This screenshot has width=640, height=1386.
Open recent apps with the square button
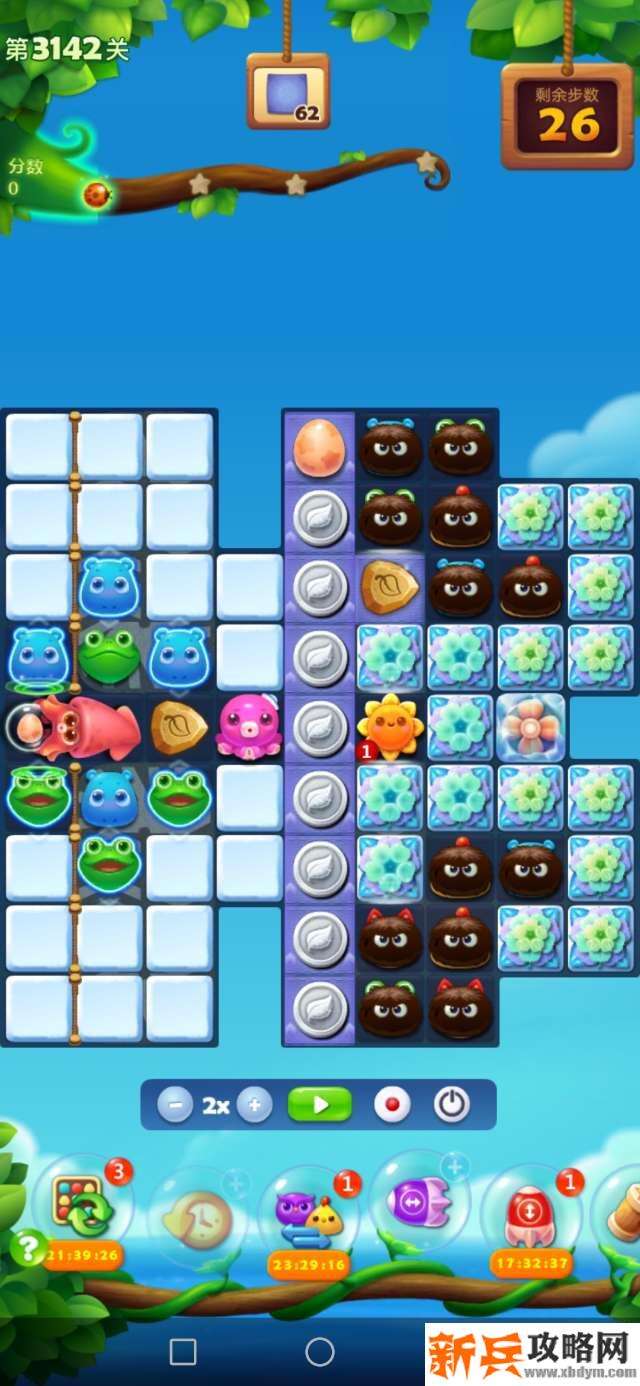183,1352
